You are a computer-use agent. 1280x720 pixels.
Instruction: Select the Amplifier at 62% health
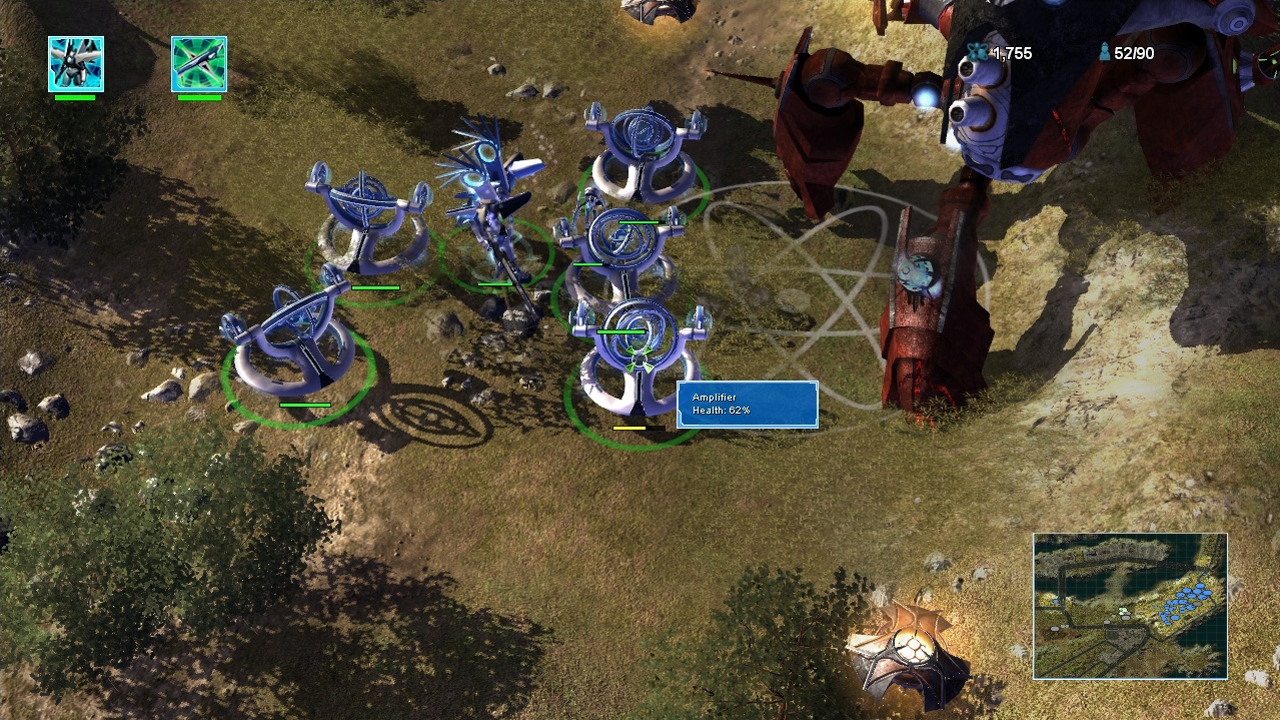[x=638, y=362]
